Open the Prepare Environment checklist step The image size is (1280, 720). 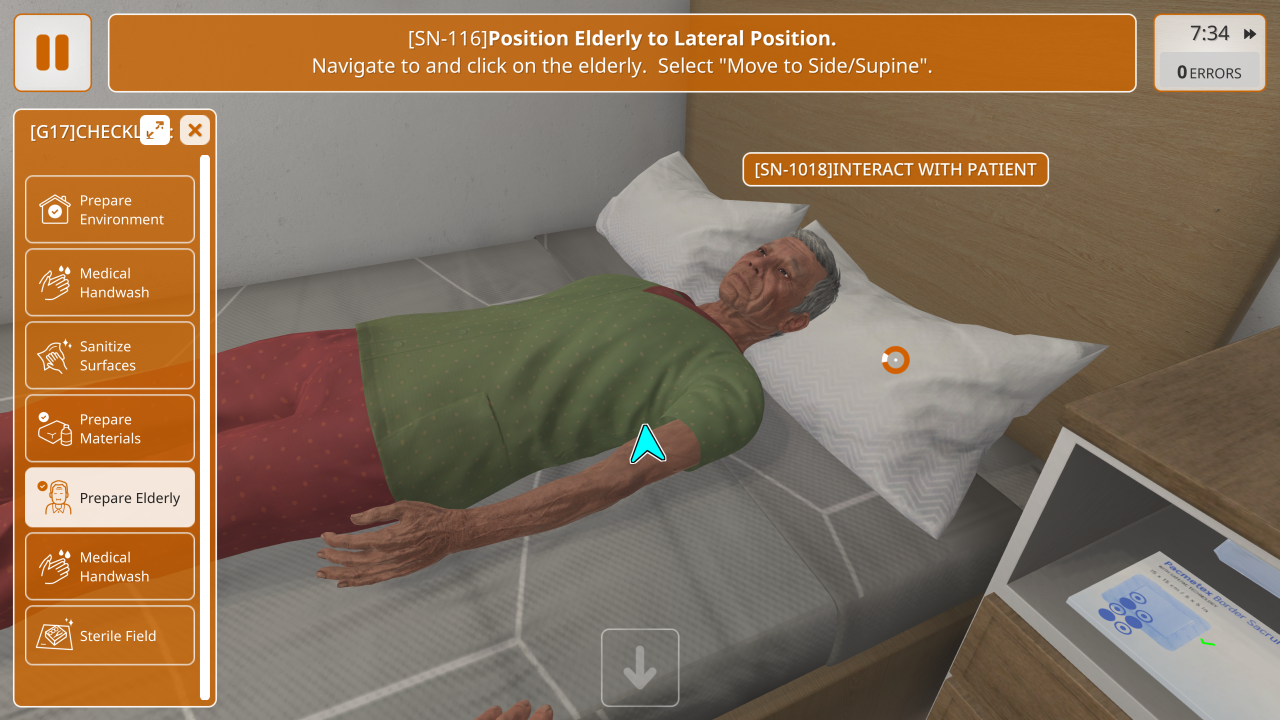110,209
